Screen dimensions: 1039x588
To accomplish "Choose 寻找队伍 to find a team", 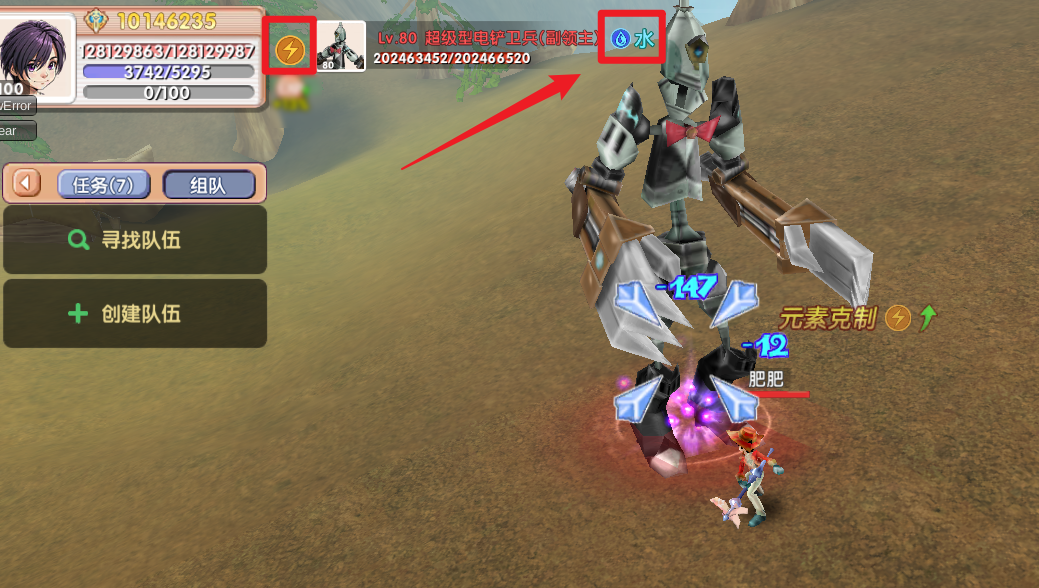I will pos(135,240).
